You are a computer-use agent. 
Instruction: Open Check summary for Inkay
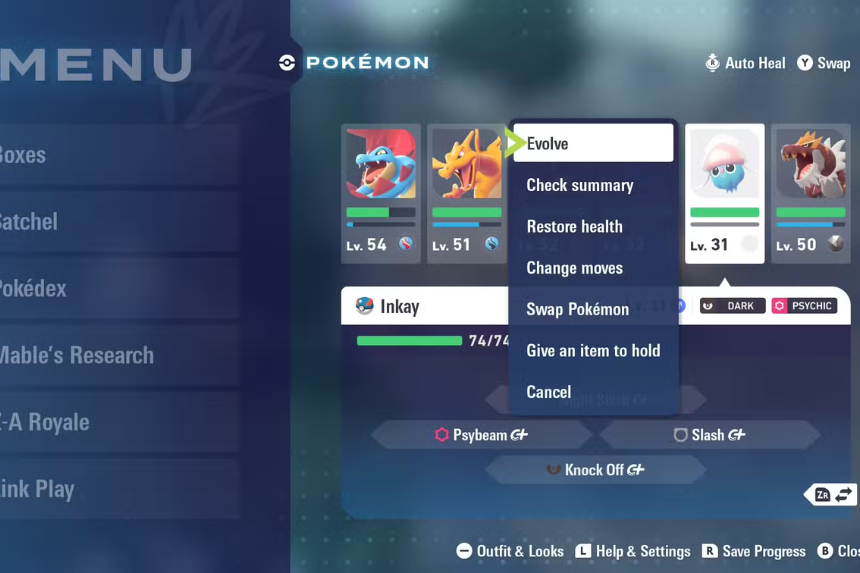[x=580, y=185]
